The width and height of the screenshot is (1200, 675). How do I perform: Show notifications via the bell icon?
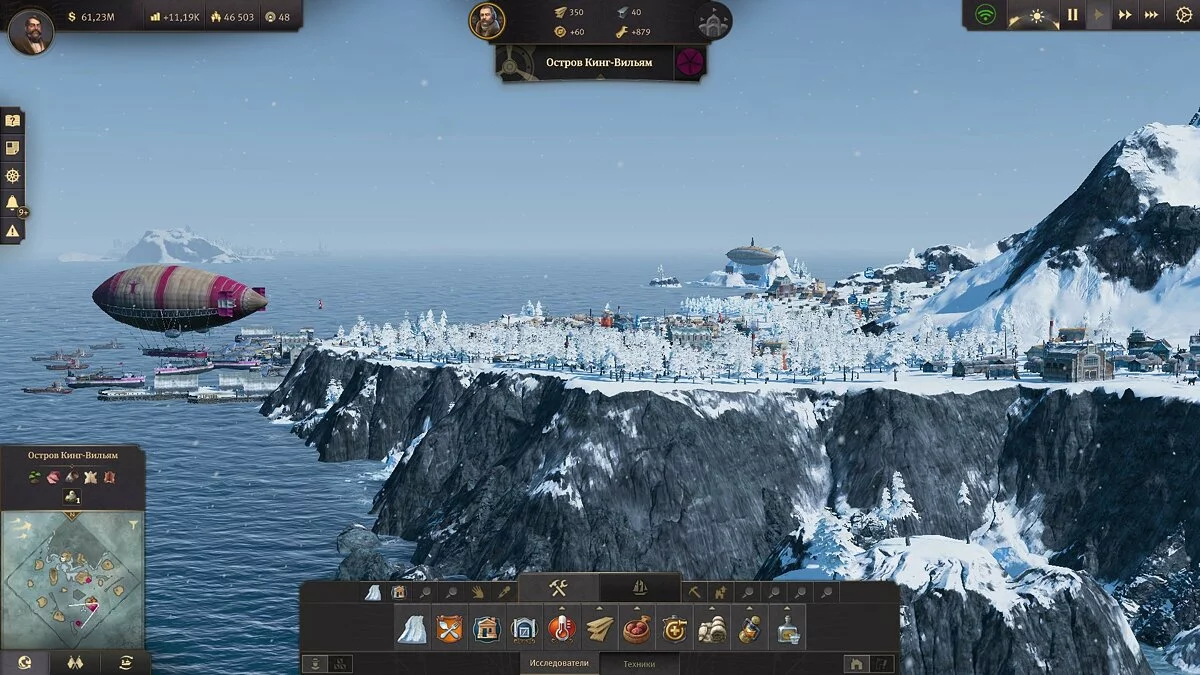click(x=12, y=203)
